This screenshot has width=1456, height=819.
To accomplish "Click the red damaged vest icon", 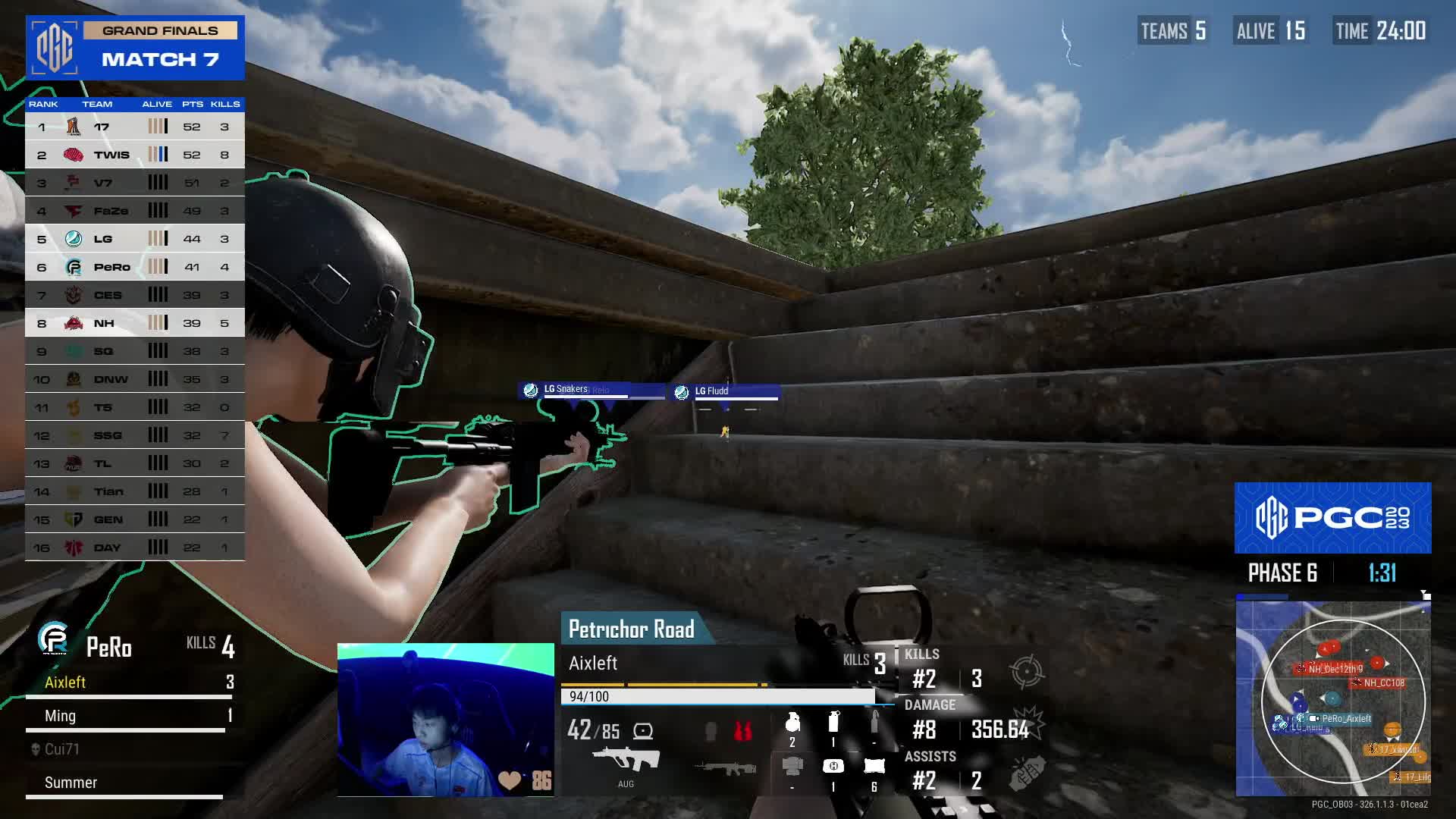I will pyautogui.click(x=743, y=731).
